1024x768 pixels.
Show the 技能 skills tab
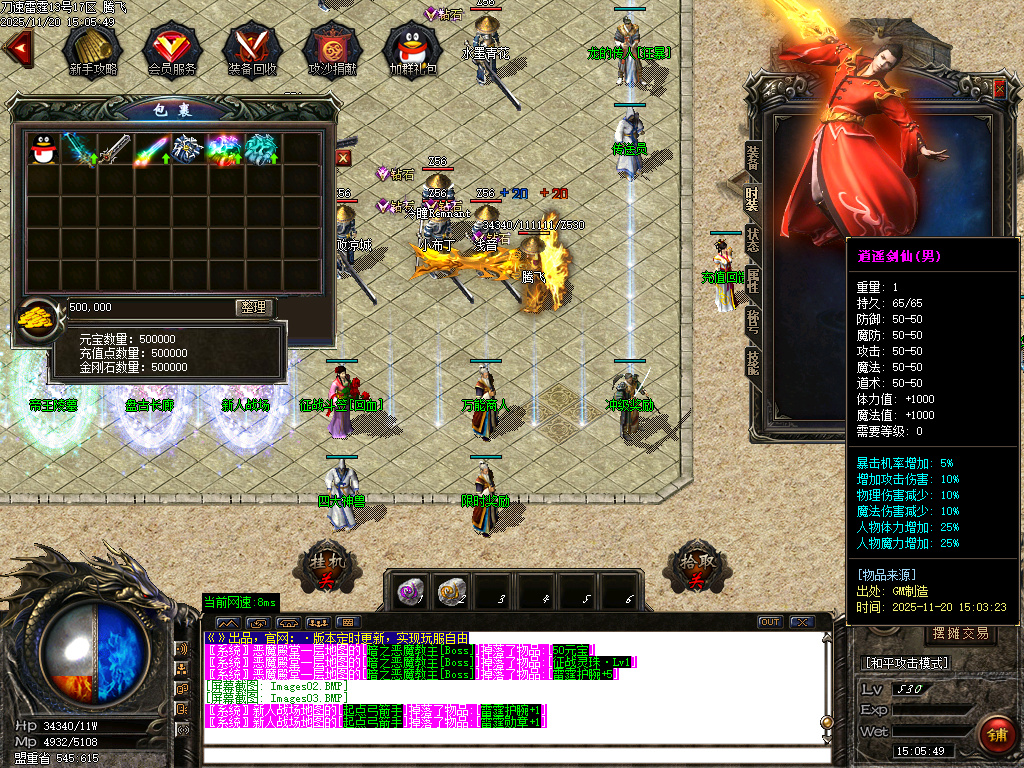point(753,362)
